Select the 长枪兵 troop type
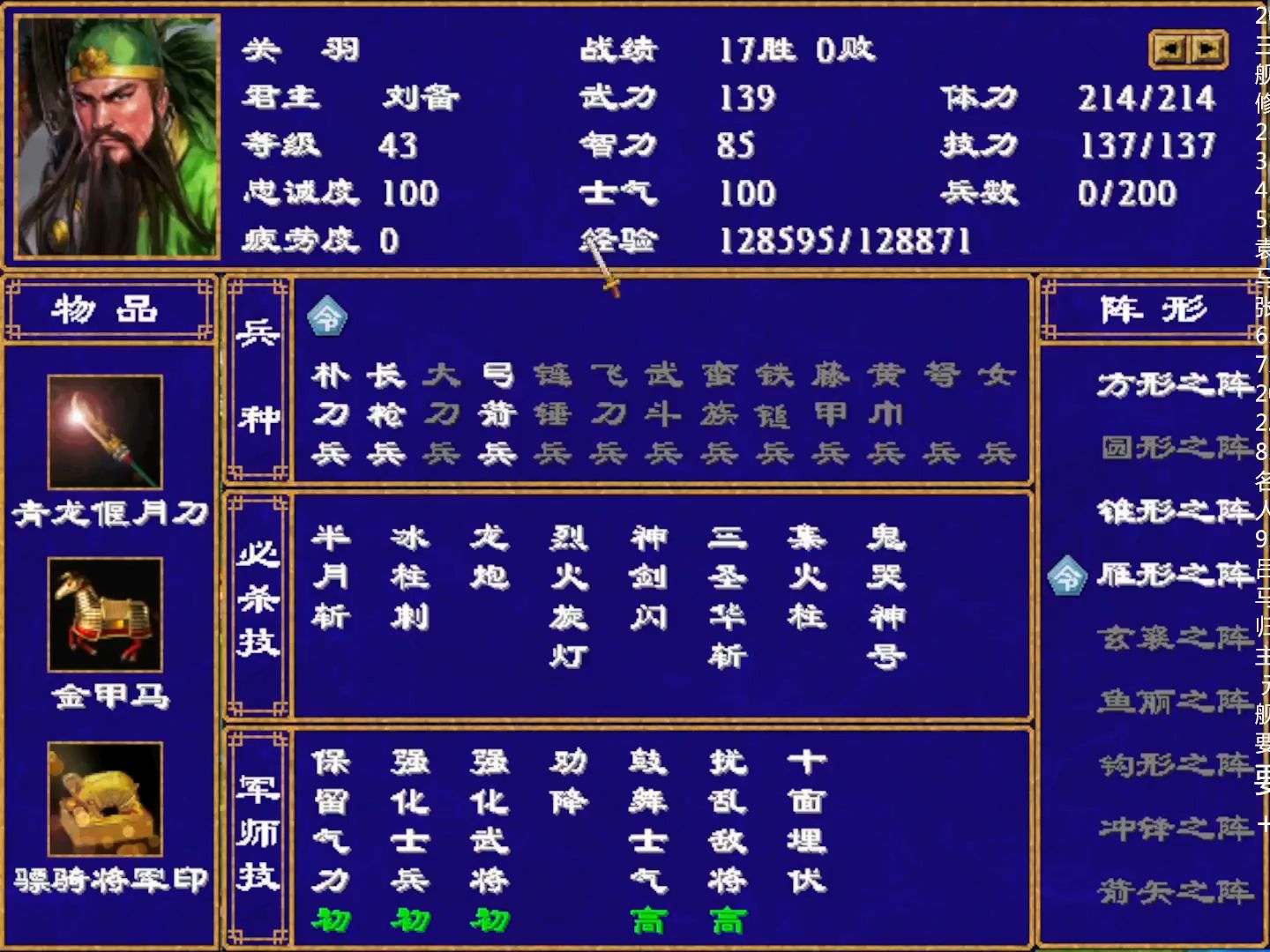This screenshot has width=1270, height=952. pos(386,413)
